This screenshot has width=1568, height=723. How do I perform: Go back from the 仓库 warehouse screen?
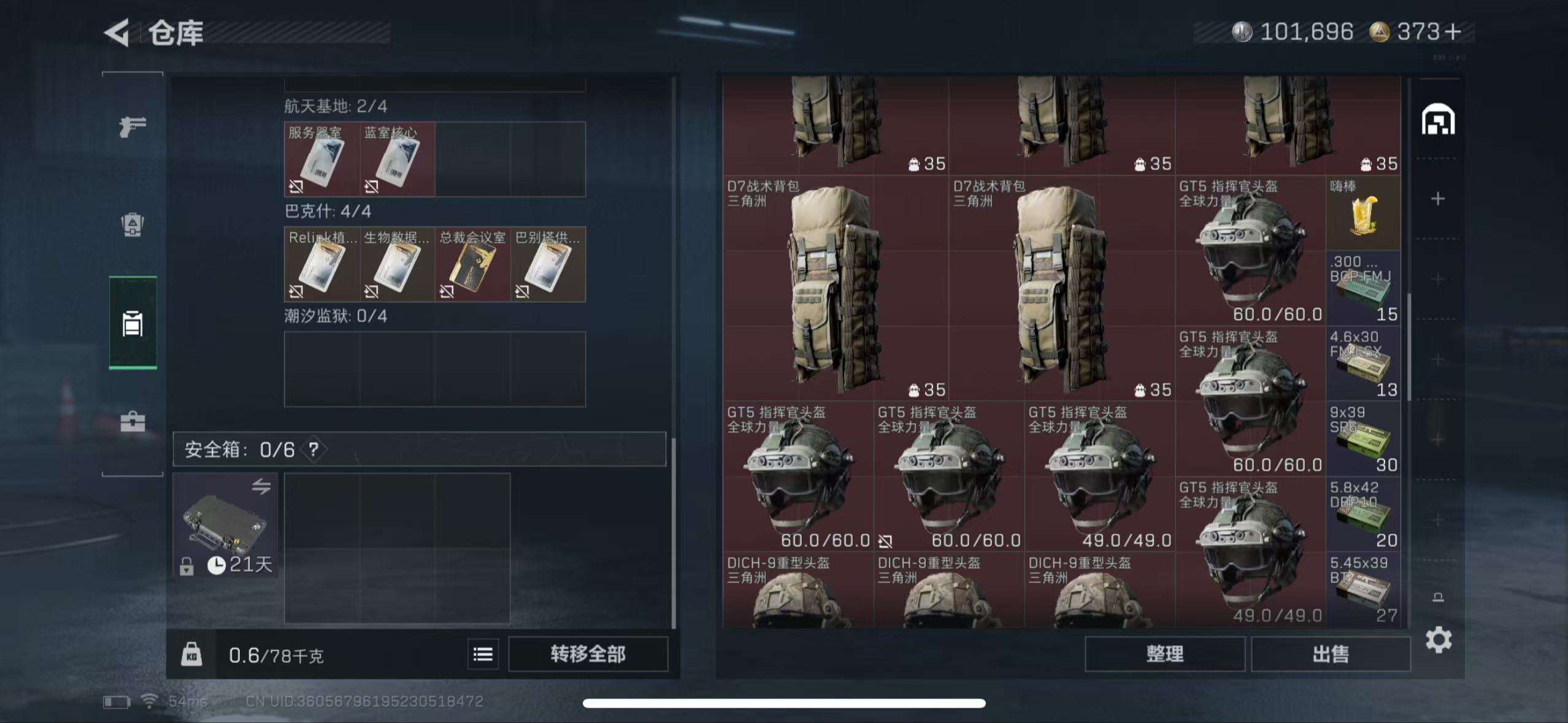point(117,33)
